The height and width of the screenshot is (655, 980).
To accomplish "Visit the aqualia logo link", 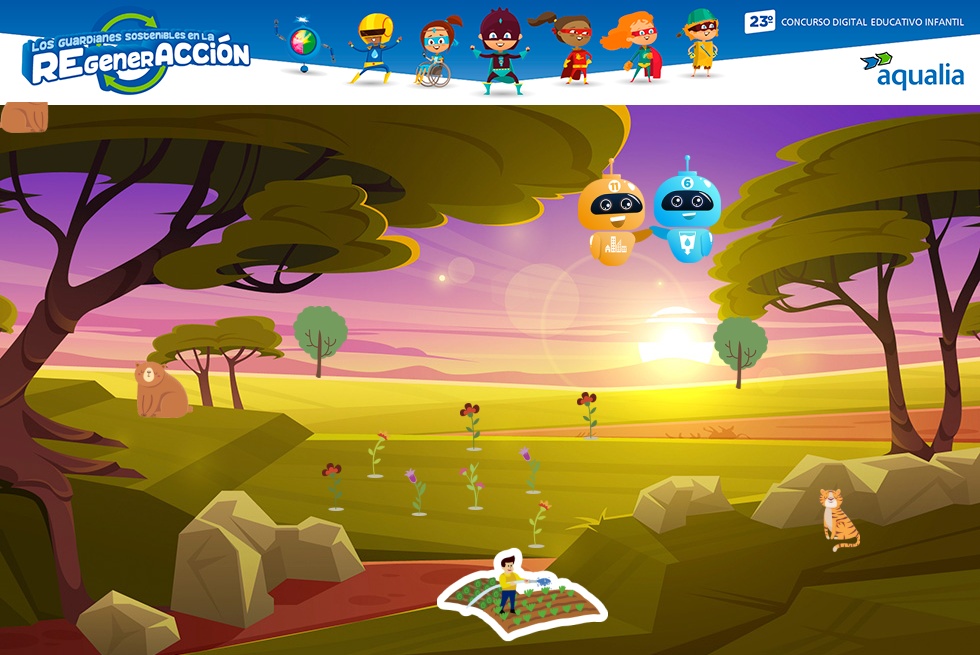I will (911, 70).
